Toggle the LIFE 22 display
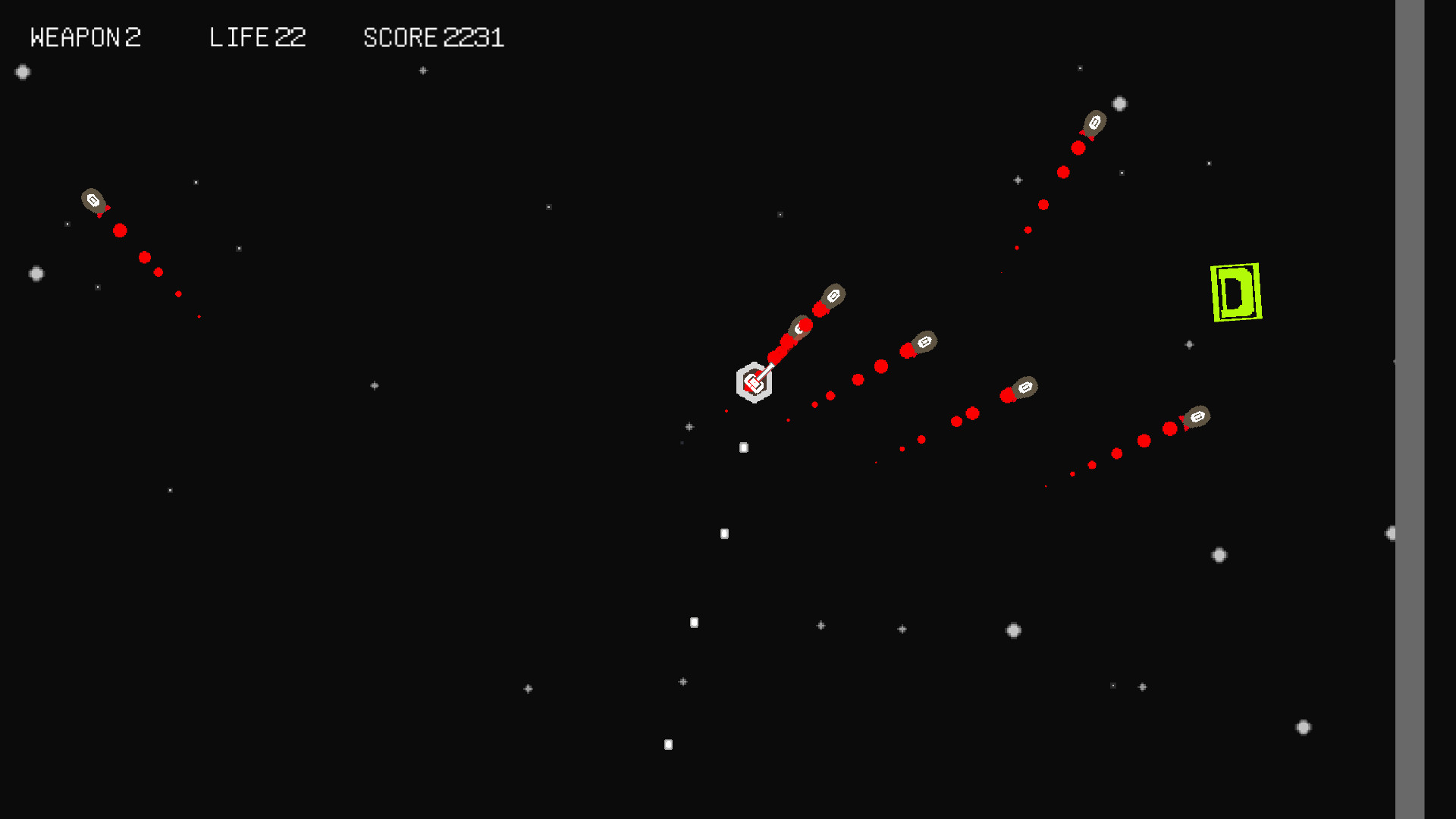 pyautogui.click(x=258, y=37)
